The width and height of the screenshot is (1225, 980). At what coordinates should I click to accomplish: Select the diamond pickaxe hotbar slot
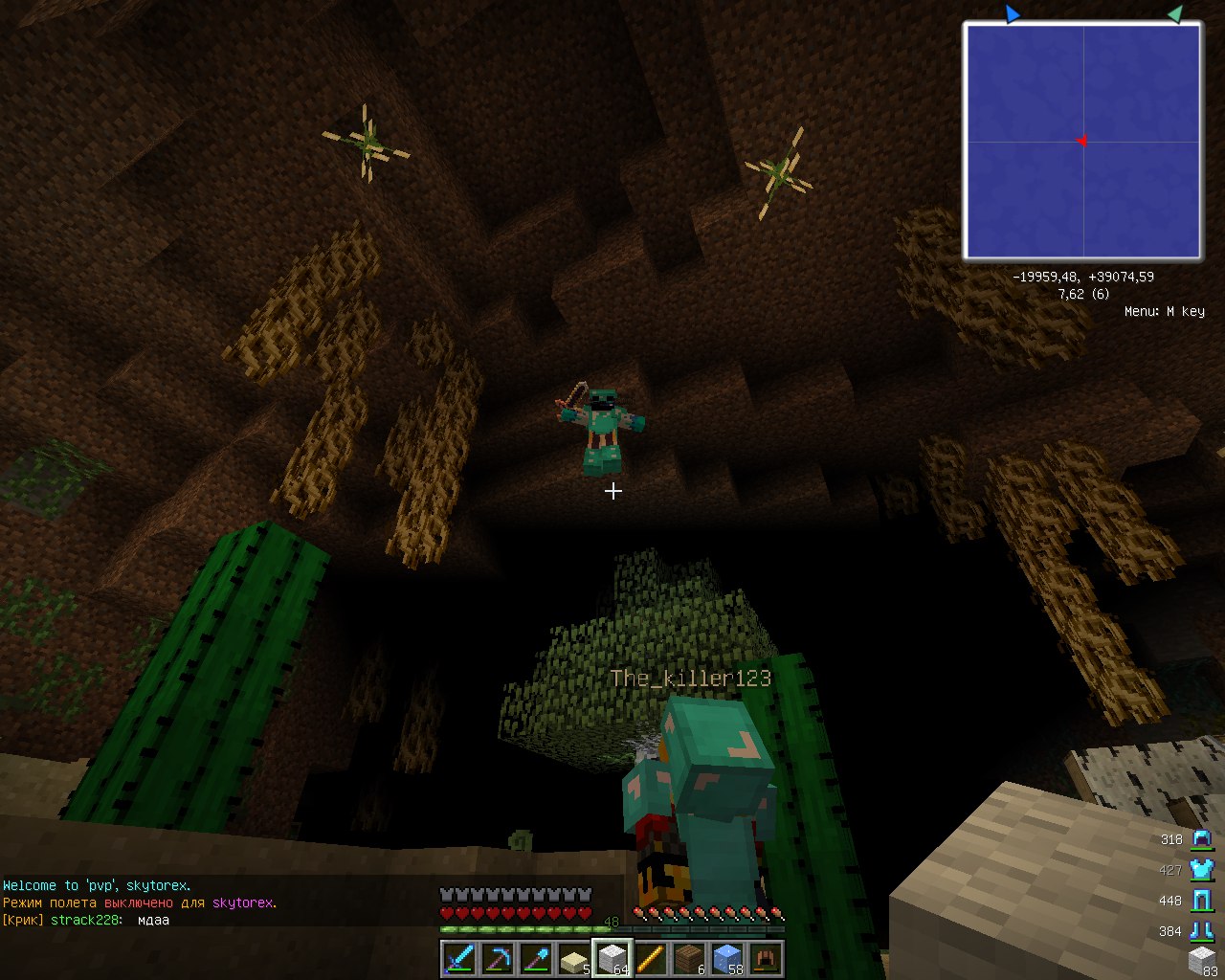pos(498,958)
